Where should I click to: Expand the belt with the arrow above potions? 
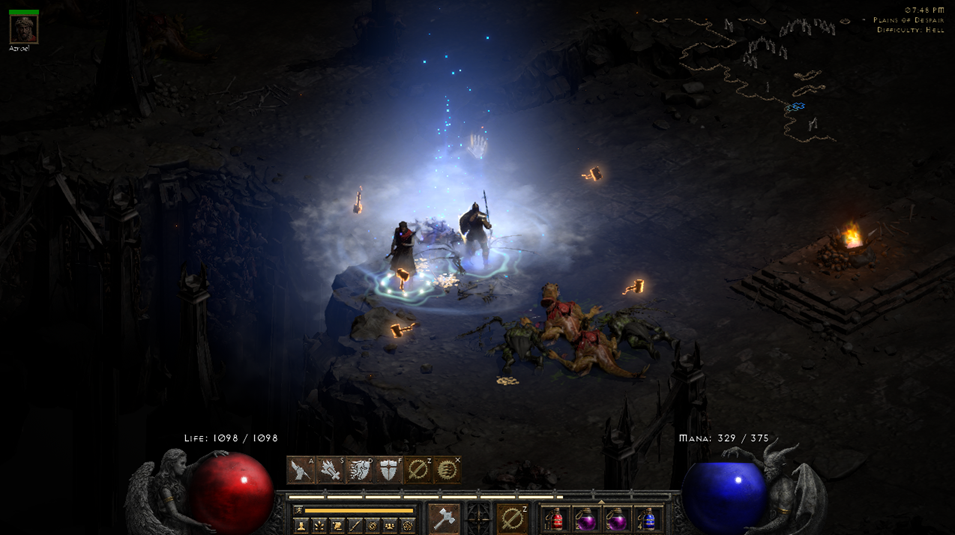click(x=601, y=502)
